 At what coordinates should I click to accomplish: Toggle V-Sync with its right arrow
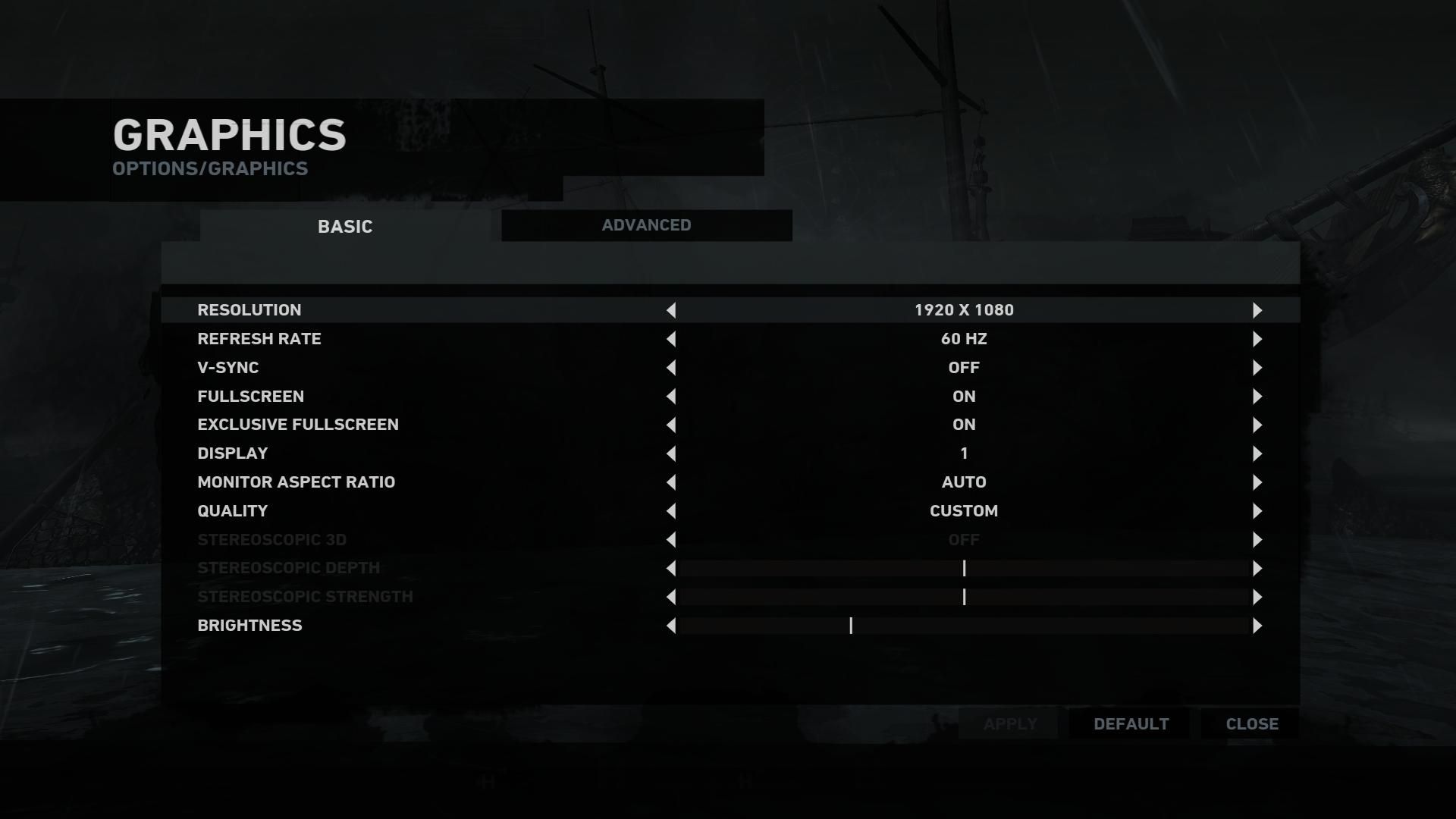click(1257, 368)
